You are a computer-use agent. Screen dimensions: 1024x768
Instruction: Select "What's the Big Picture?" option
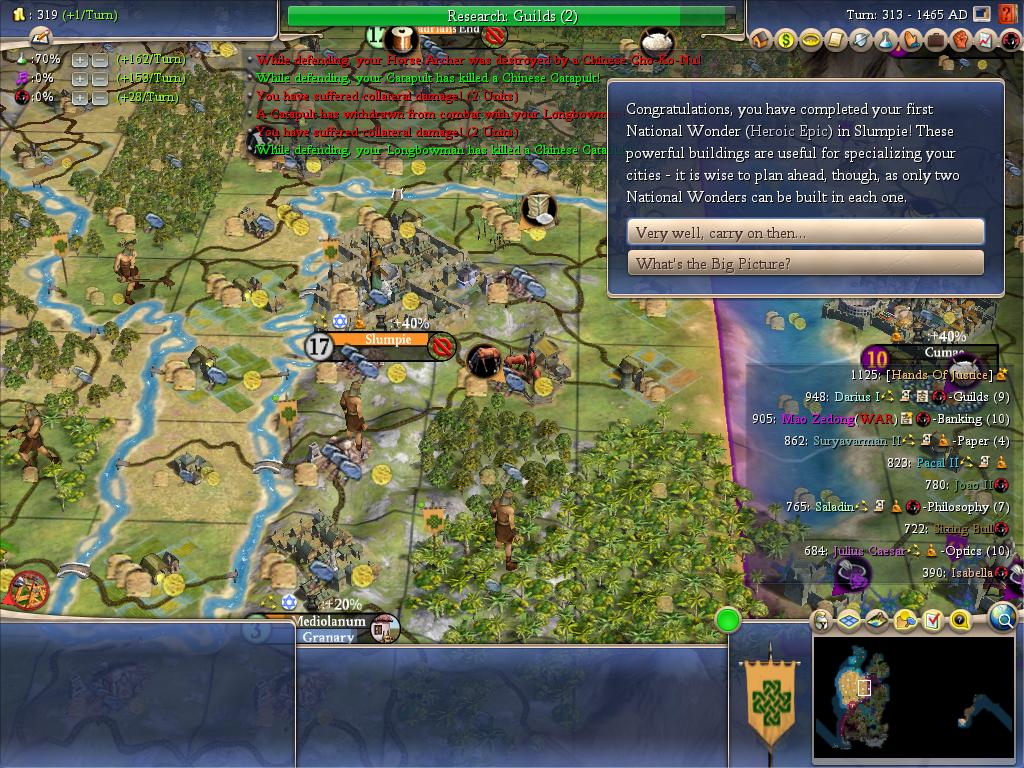(805, 263)
